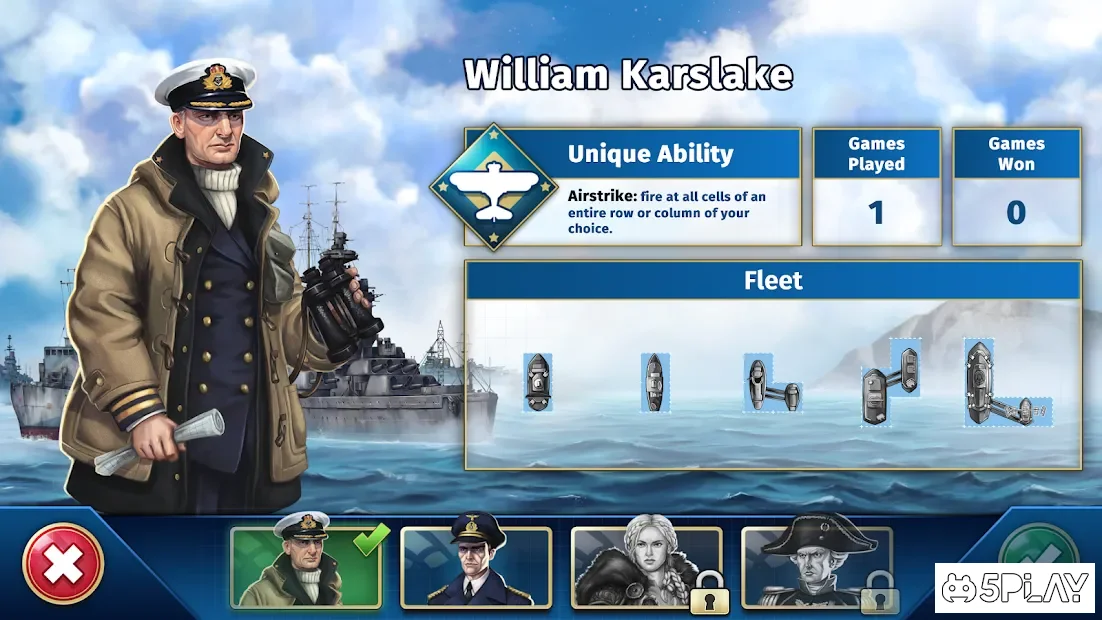The height and width of the screenshot is (620, 1102).
Task: Select the locked blonde woman commander
Action: coord(646,567)
